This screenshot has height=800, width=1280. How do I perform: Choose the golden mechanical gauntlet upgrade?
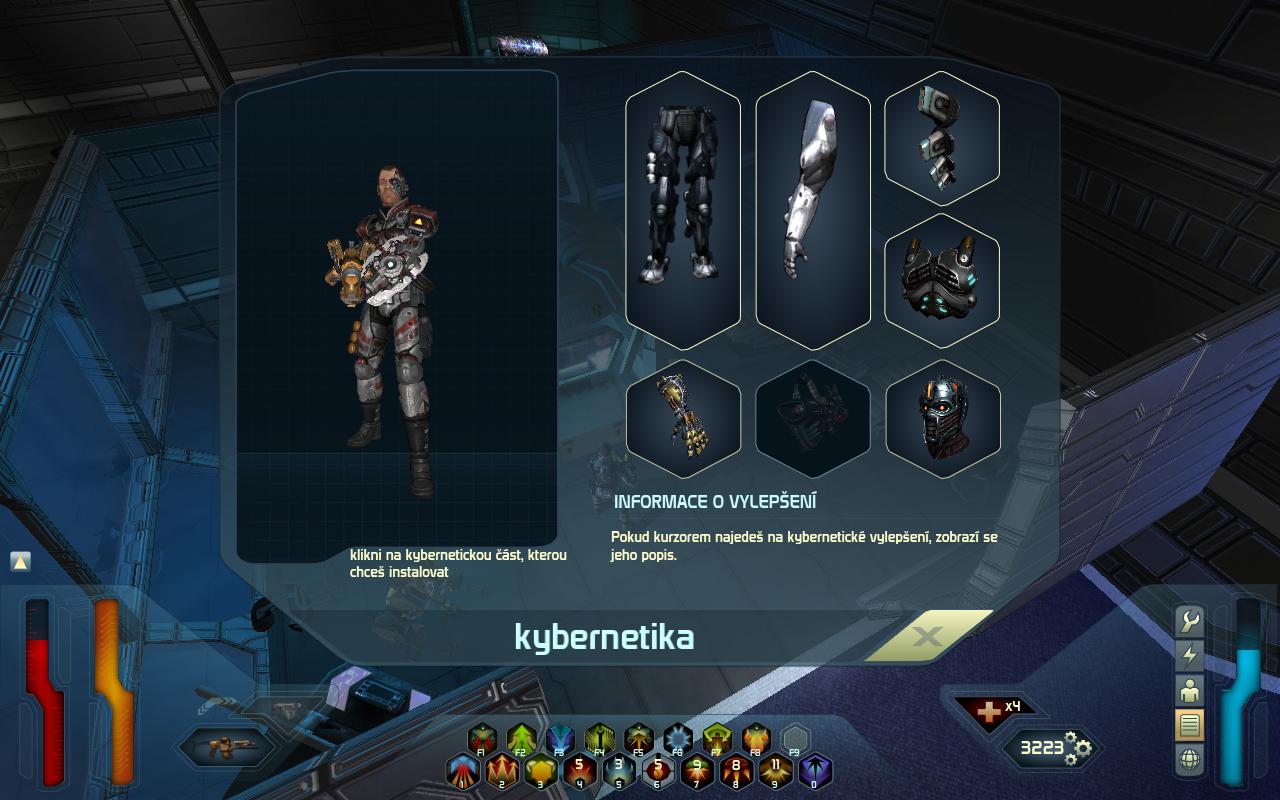coord(683,418)
